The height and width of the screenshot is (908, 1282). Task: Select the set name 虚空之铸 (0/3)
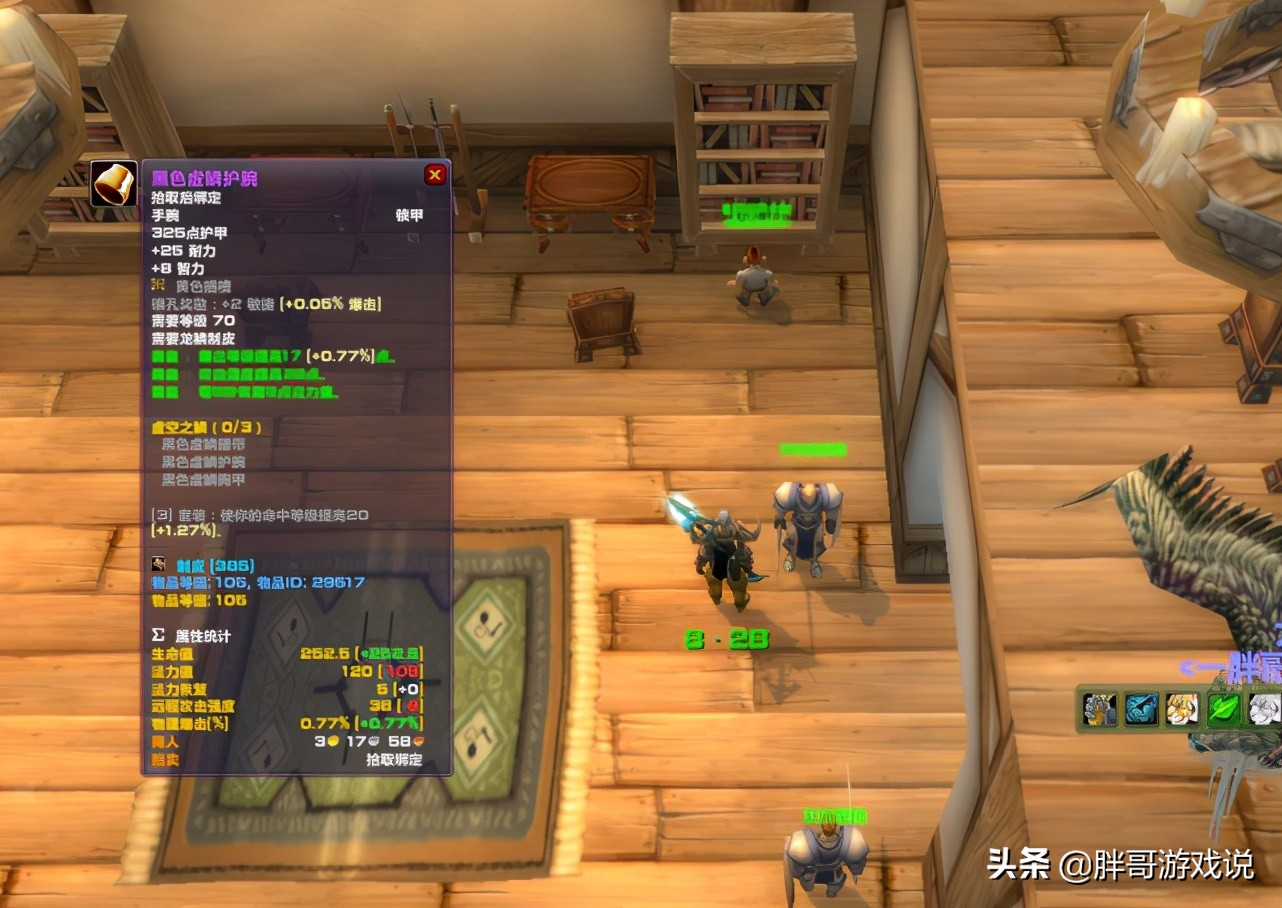204,426
